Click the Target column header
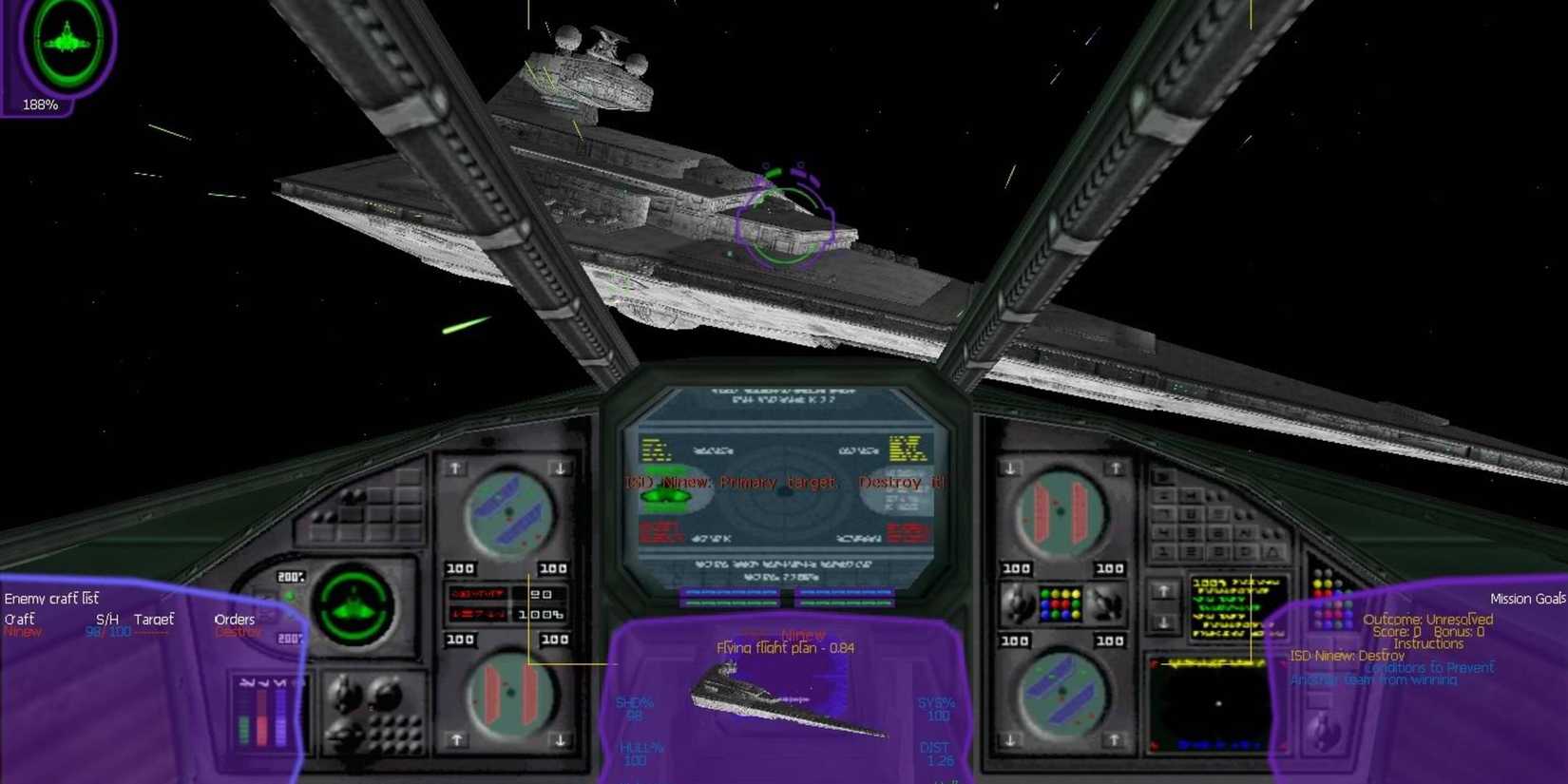 point(156,619)
